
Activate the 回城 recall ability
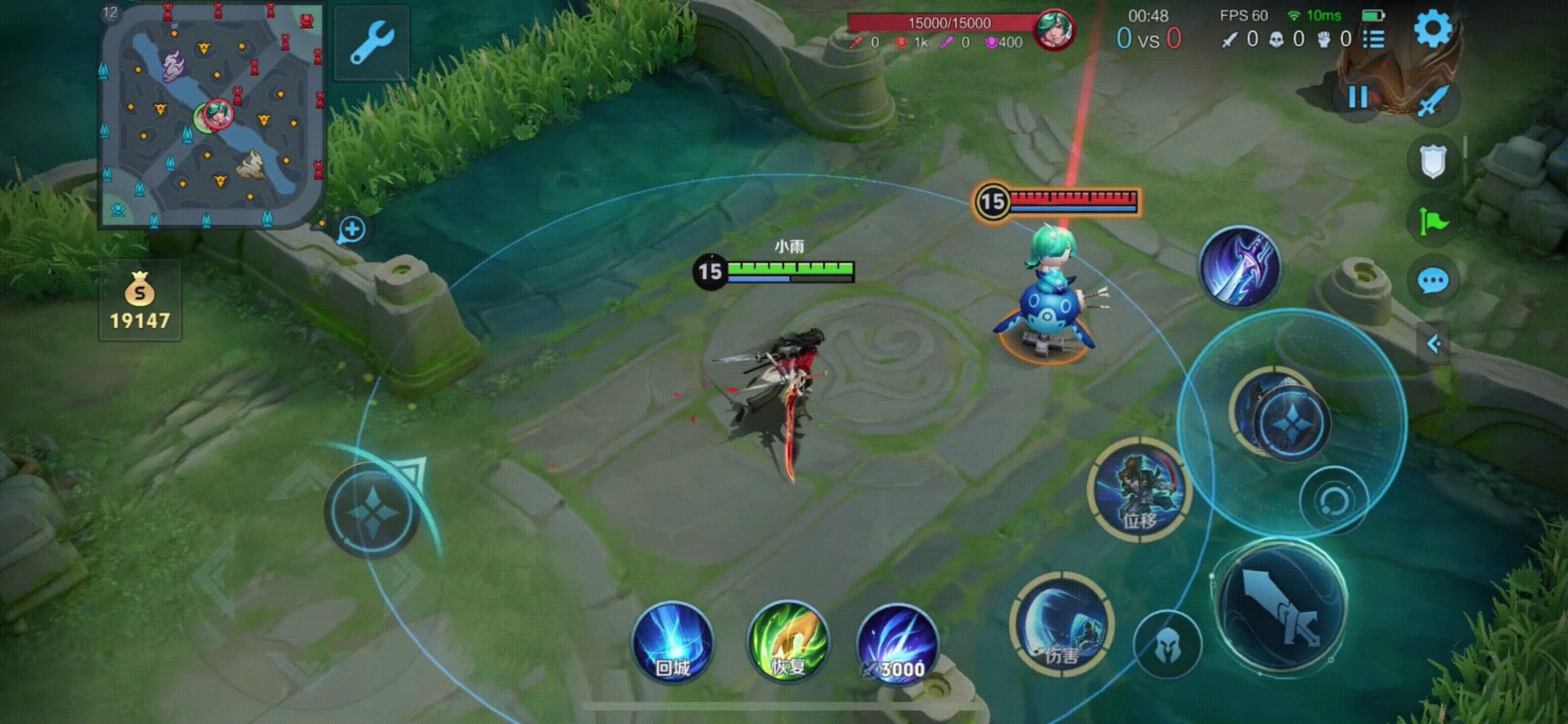[673, 642]
